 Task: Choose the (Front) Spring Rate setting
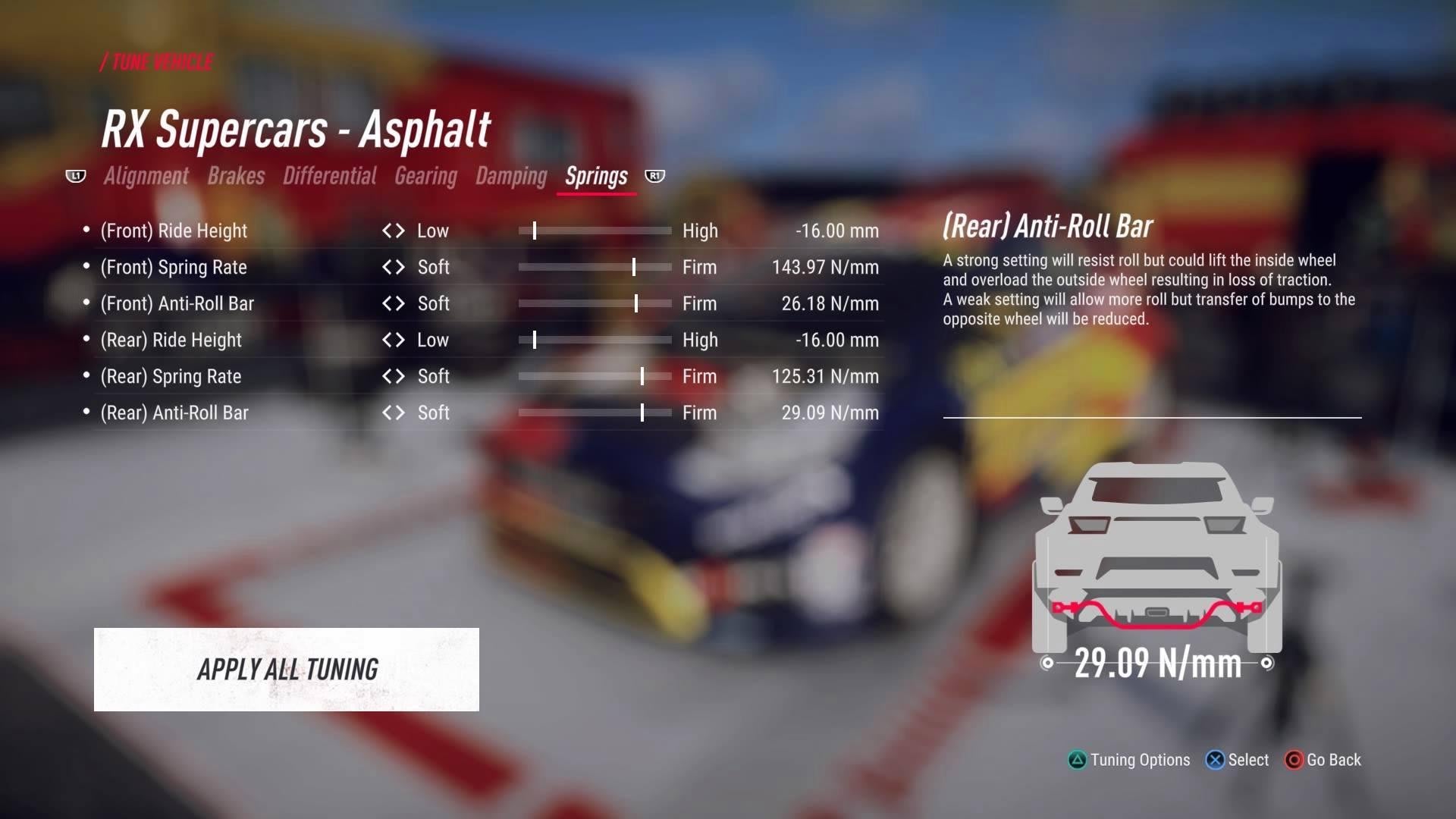174,267
